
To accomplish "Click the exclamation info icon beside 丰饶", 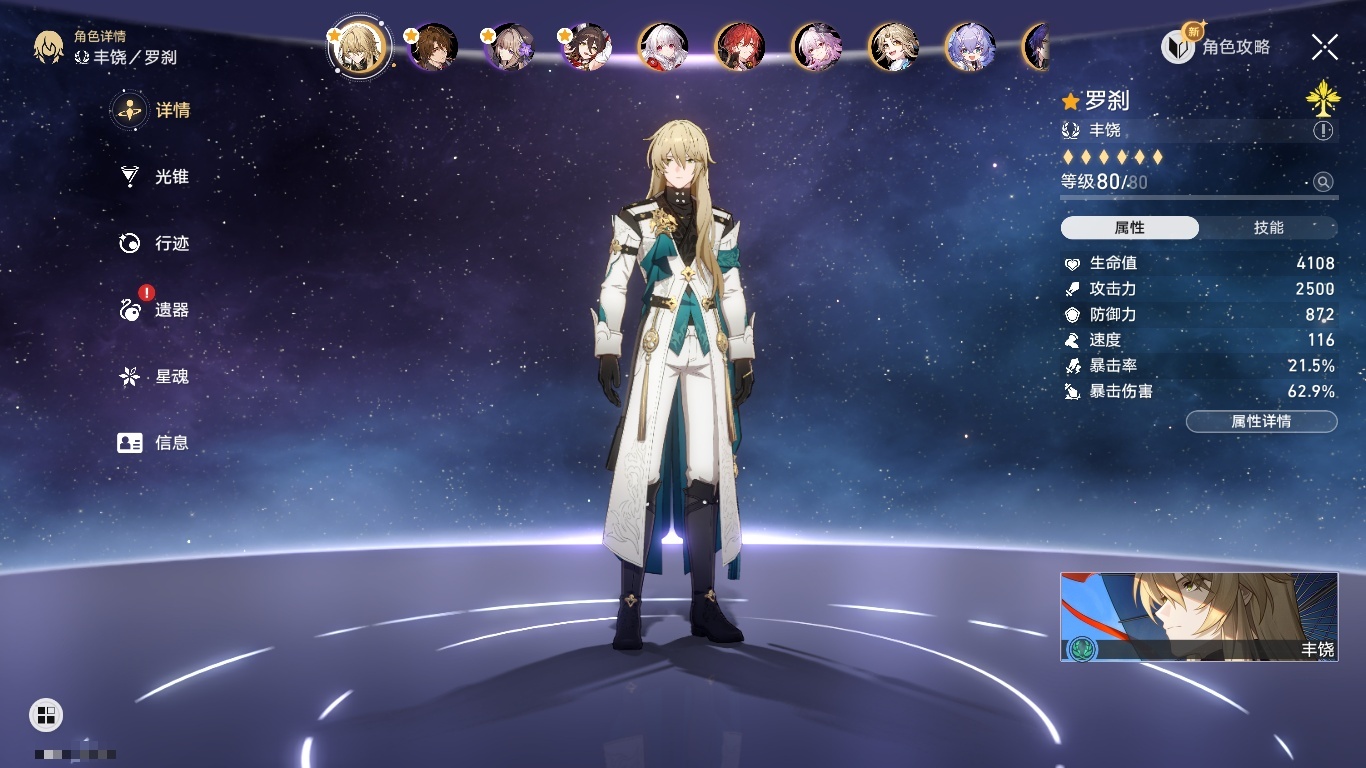I will click(1323, 131).
